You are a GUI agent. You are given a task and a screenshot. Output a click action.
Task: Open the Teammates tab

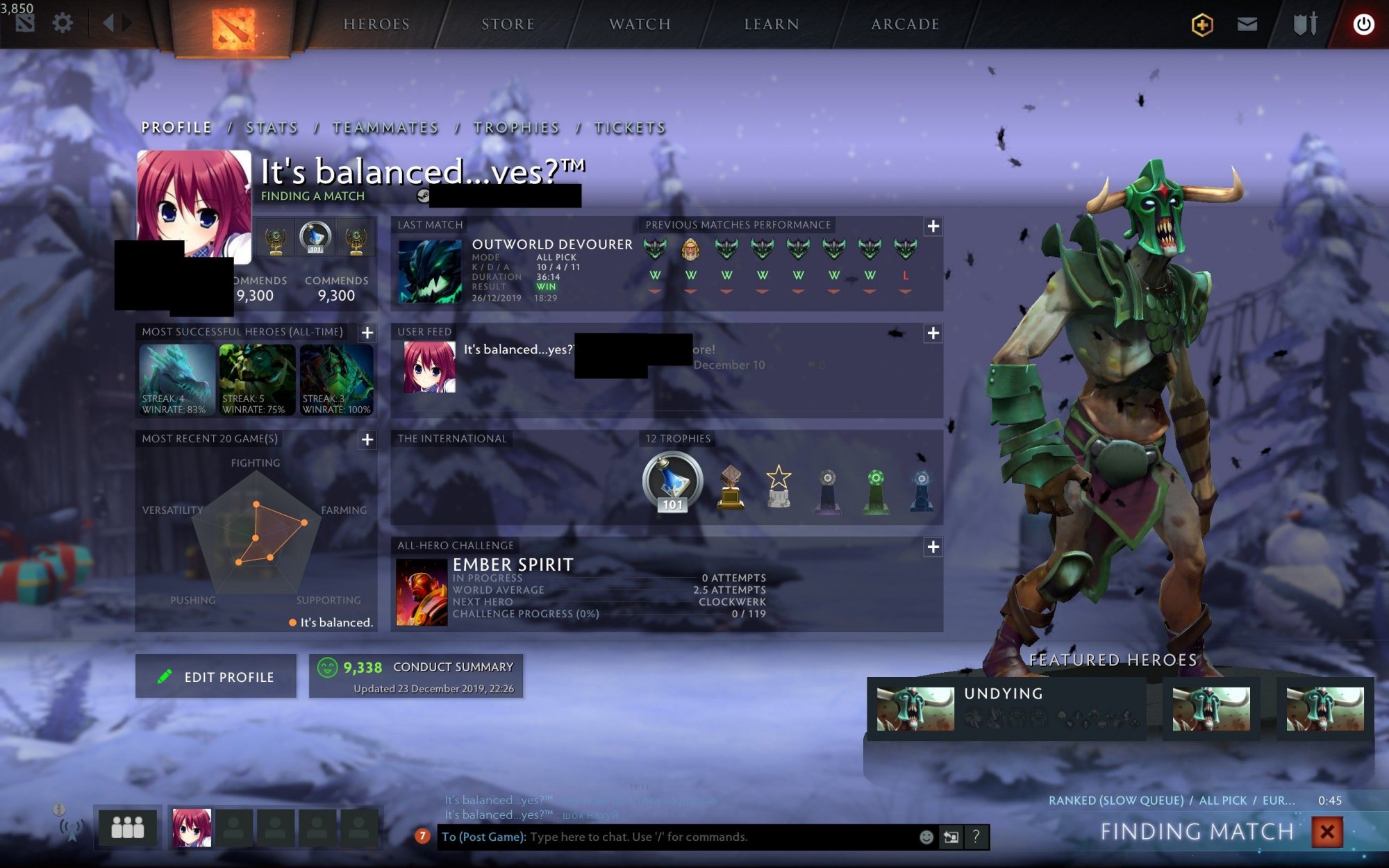(x=385, y=128)
